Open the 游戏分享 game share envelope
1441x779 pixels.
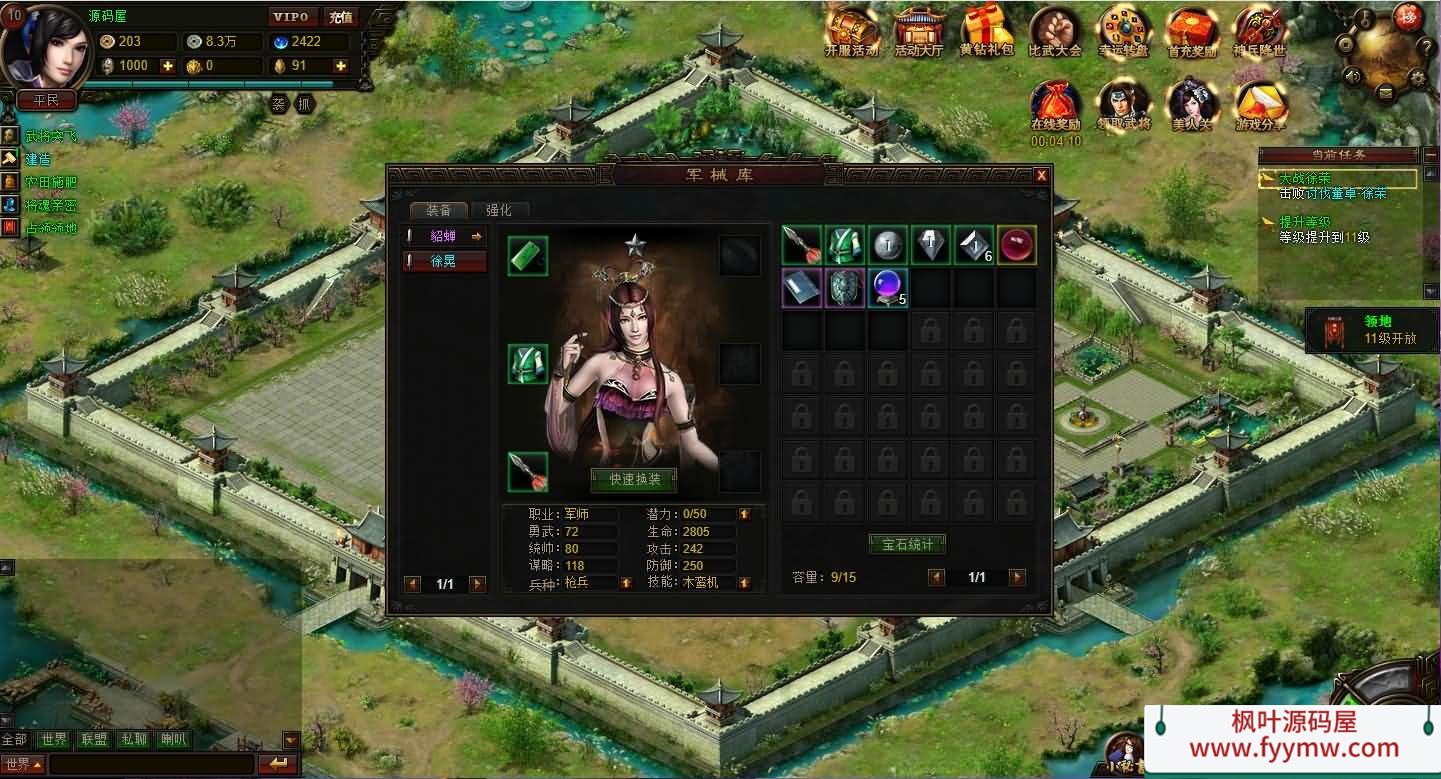click(x=1260, y=107)
